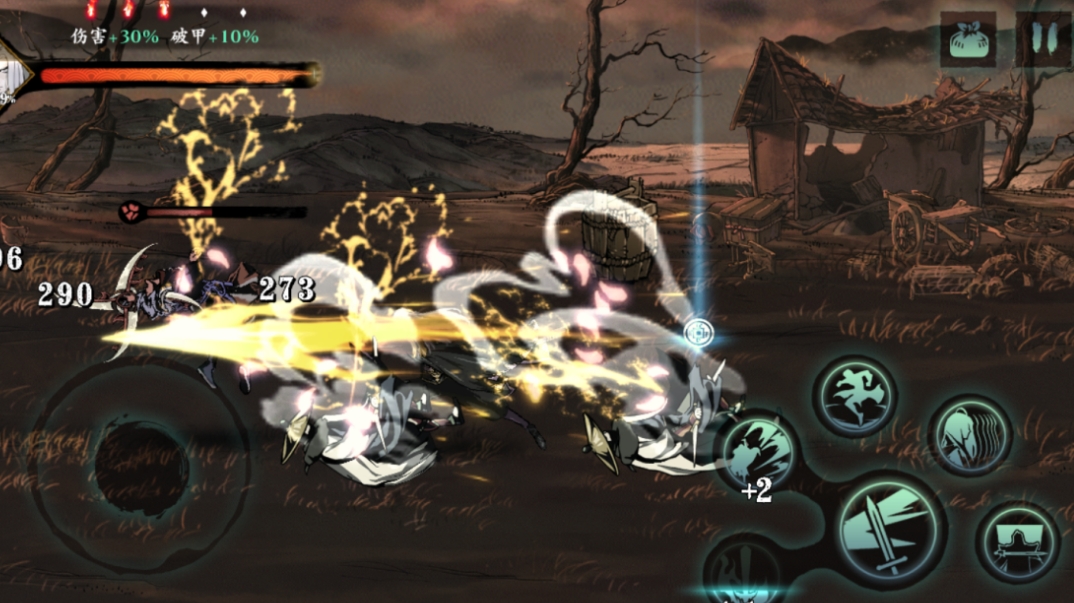The image size is (1074, 603).
Task: Open the cloth bundle inventory bag
Action: (x=967, y=40)
